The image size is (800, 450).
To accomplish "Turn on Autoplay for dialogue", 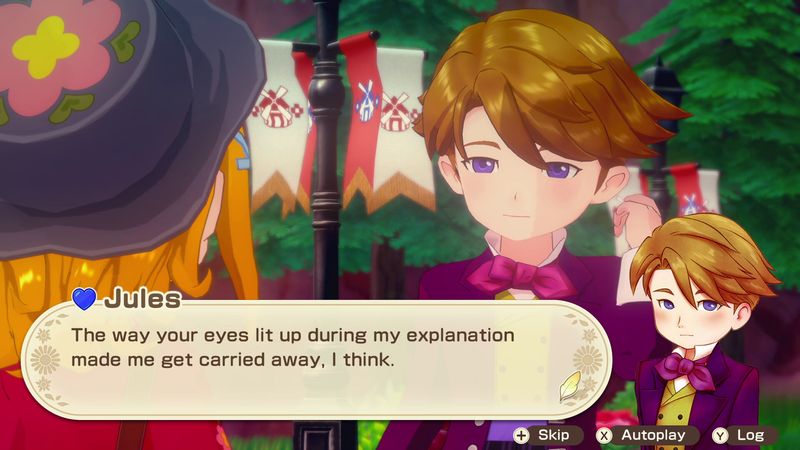I will (x=643, y=435).
